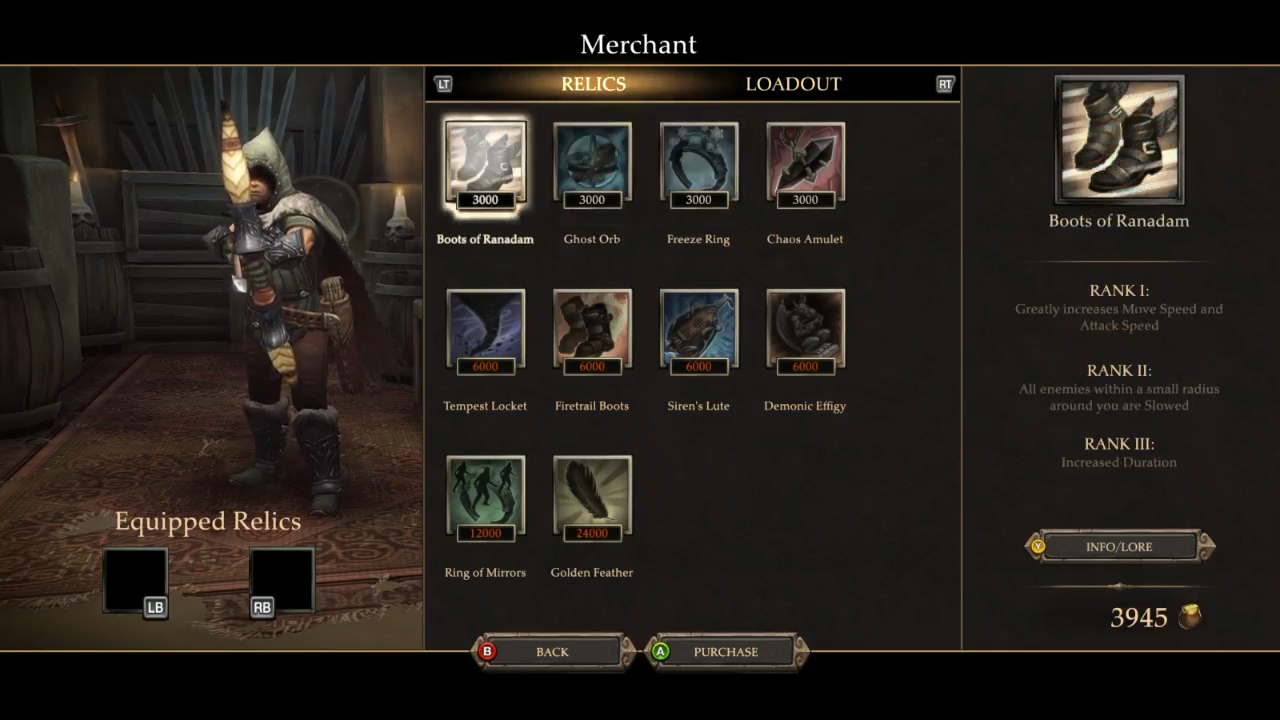Screen dimensions: 1280x720
Task: Open the Info/Lore panel
Action: [1119, 547]
